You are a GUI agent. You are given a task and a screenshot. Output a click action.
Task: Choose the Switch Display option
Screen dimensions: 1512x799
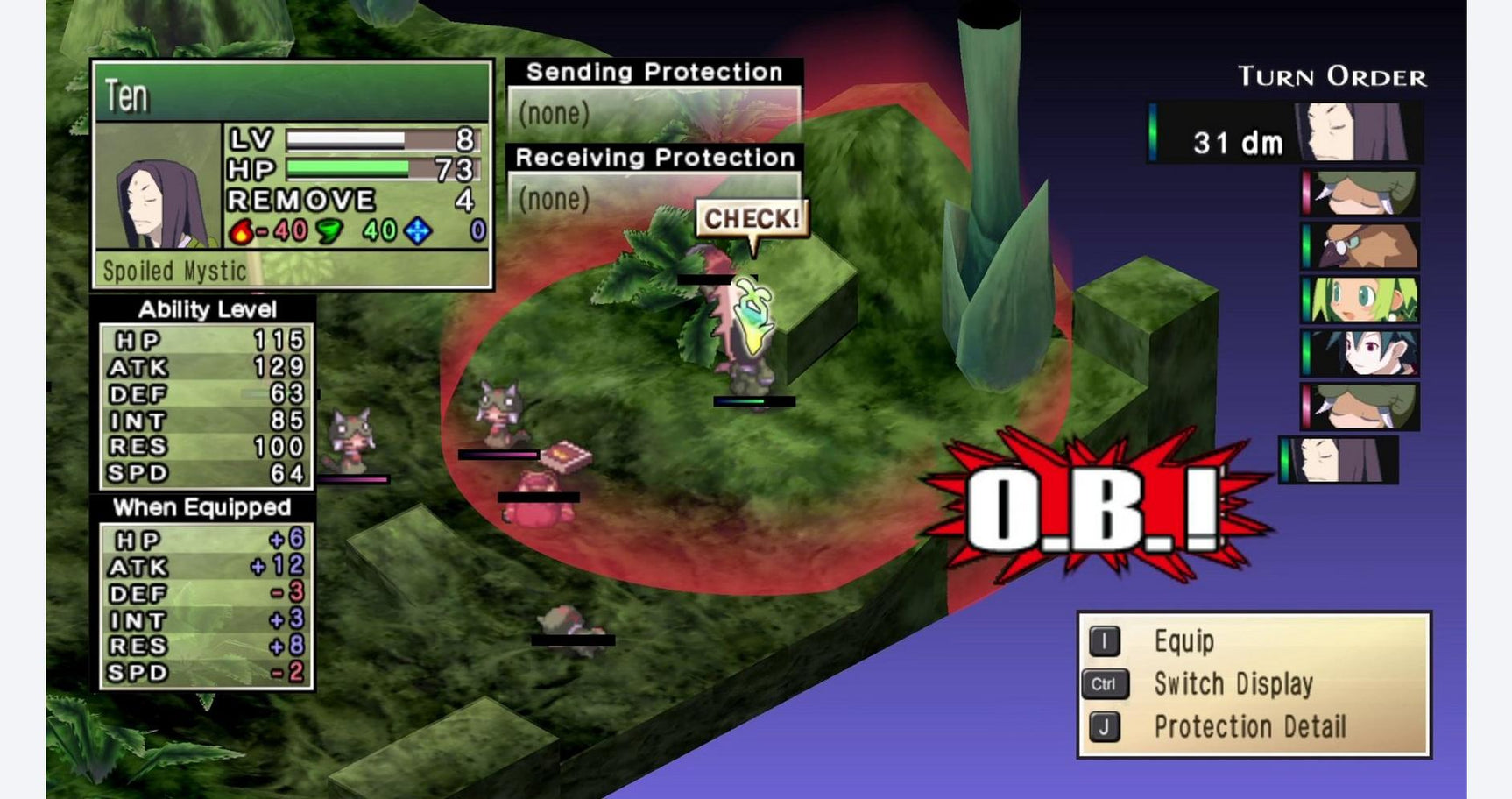pos(1232,684)
